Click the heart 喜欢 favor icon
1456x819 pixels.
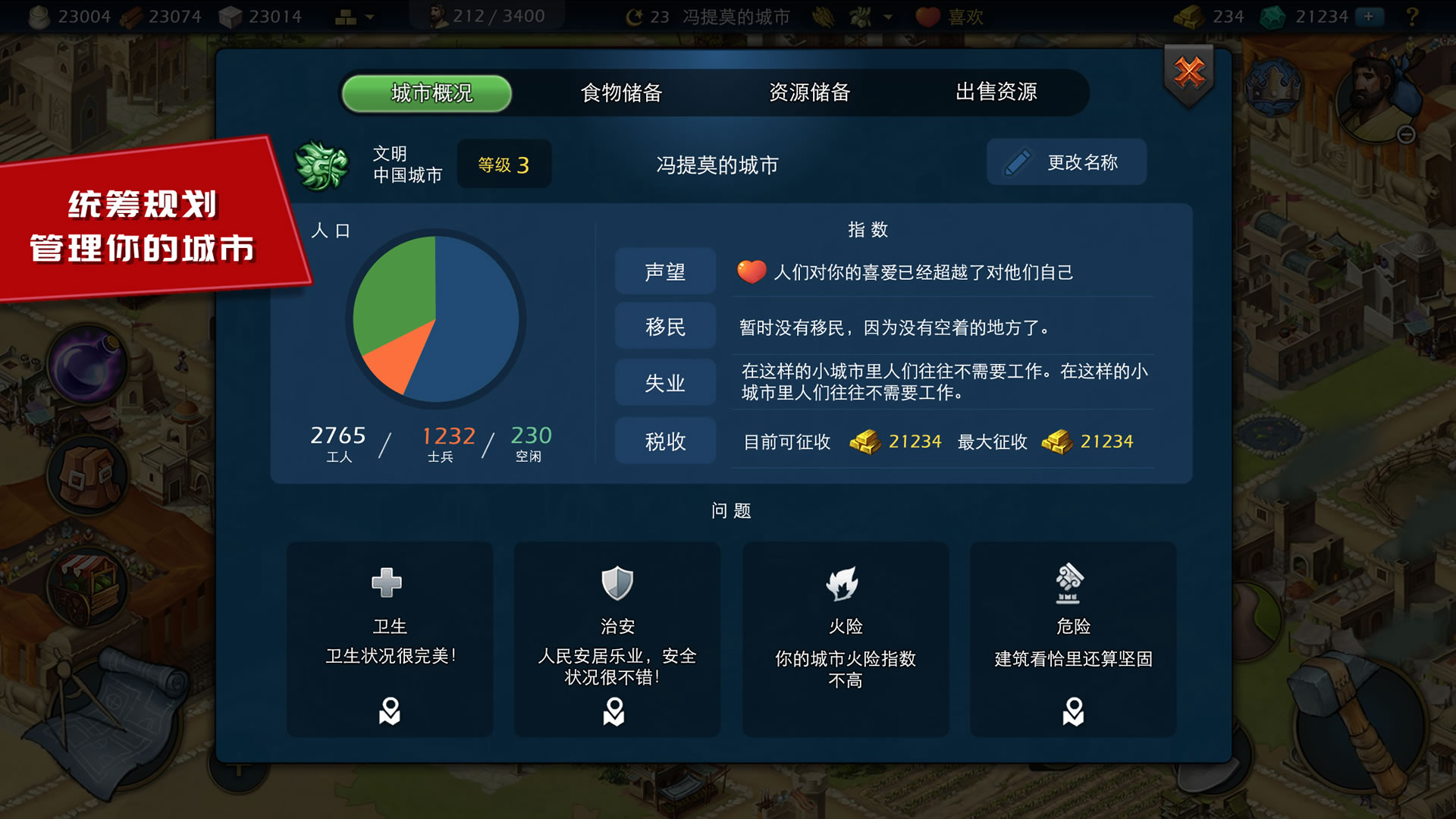929,16
